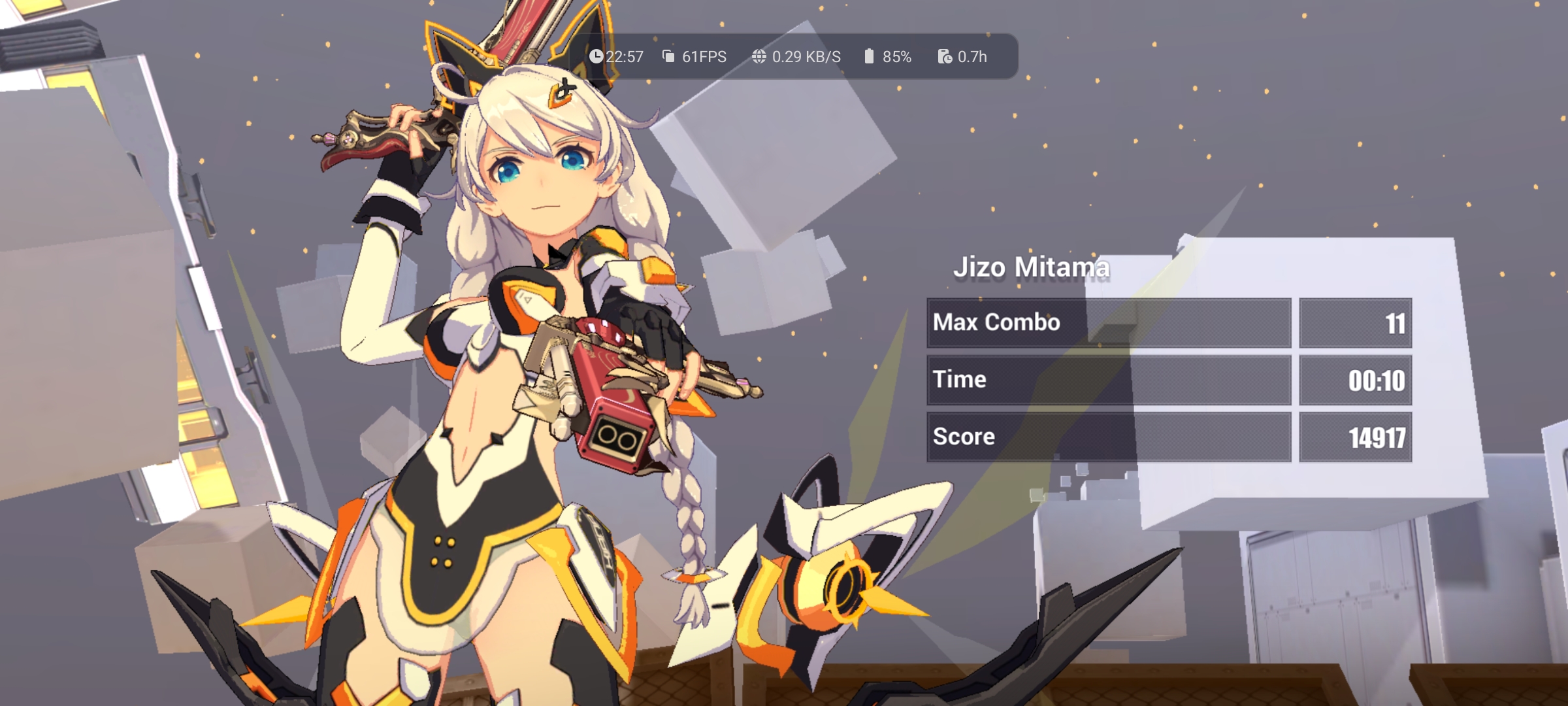Tap the battery status icon
The width and height of the screenshot is (1568, 706).
click(870, 57)
